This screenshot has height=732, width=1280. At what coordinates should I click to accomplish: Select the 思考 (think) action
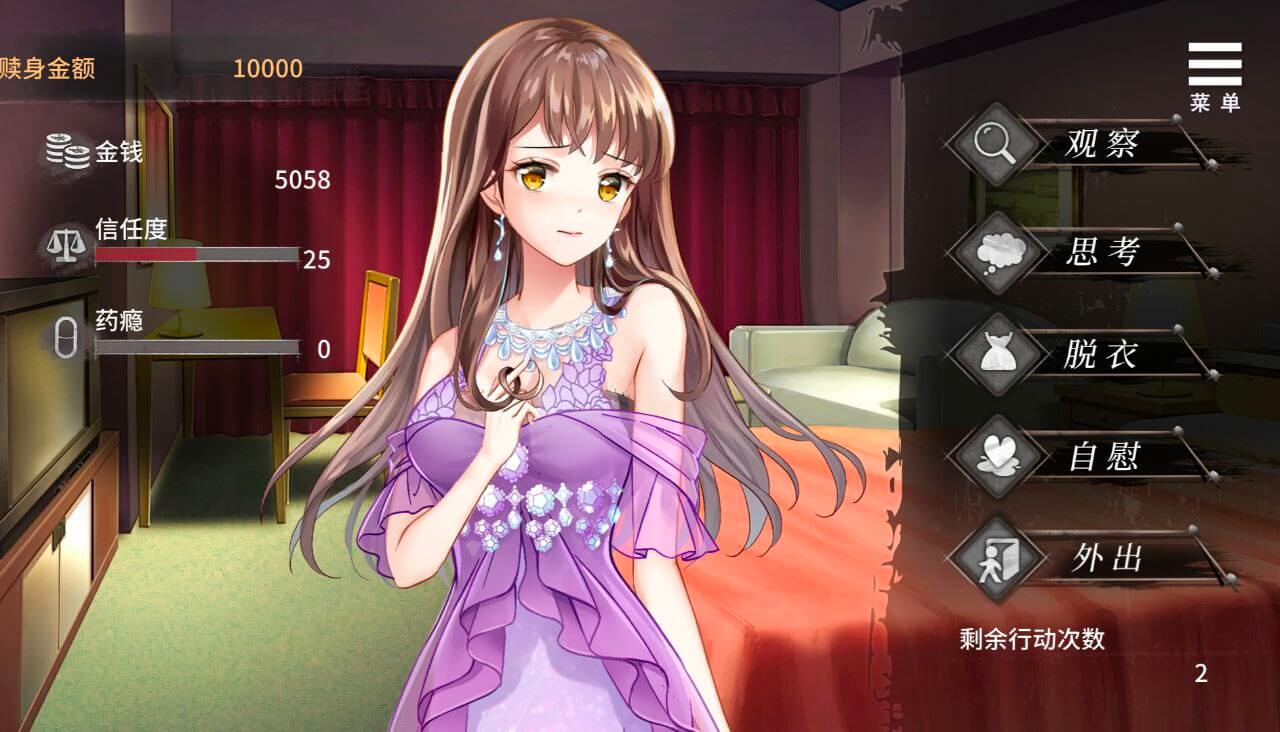click(x=1100, y=252)
